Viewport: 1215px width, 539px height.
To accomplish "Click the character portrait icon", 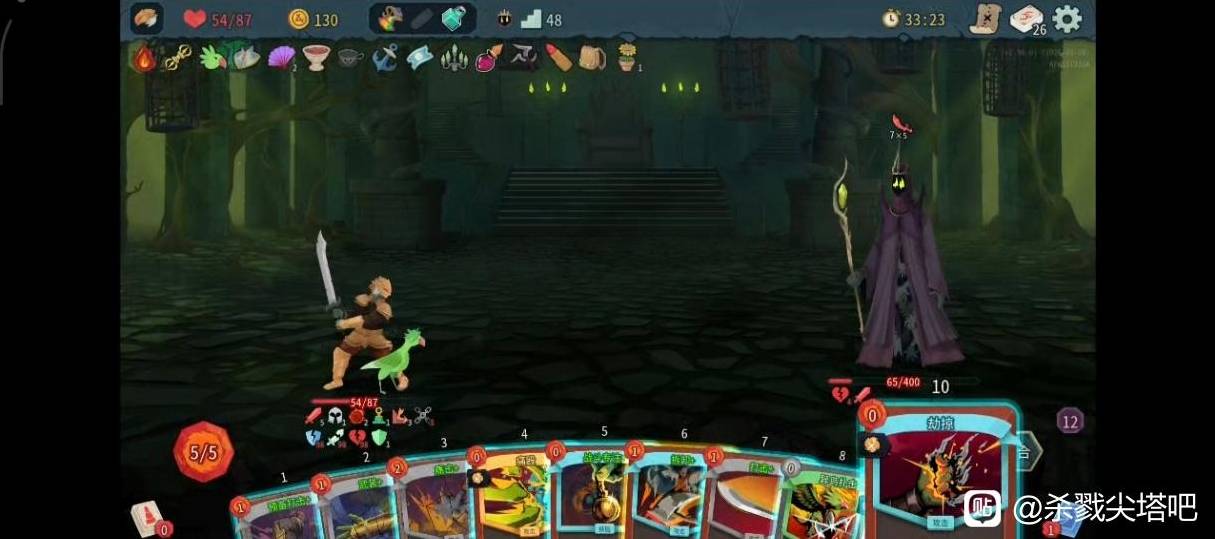I will coord(147,19).
